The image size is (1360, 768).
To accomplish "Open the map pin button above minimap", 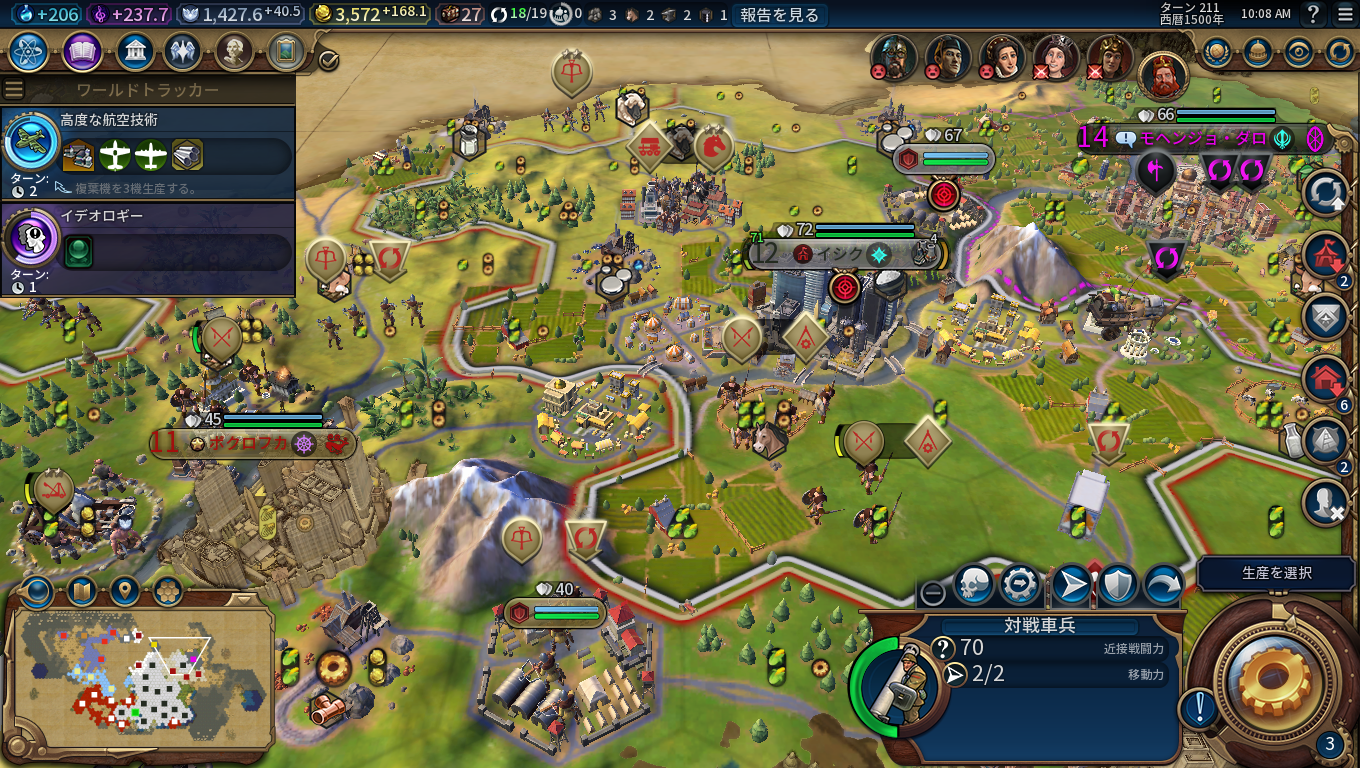I will coord(125,592).
